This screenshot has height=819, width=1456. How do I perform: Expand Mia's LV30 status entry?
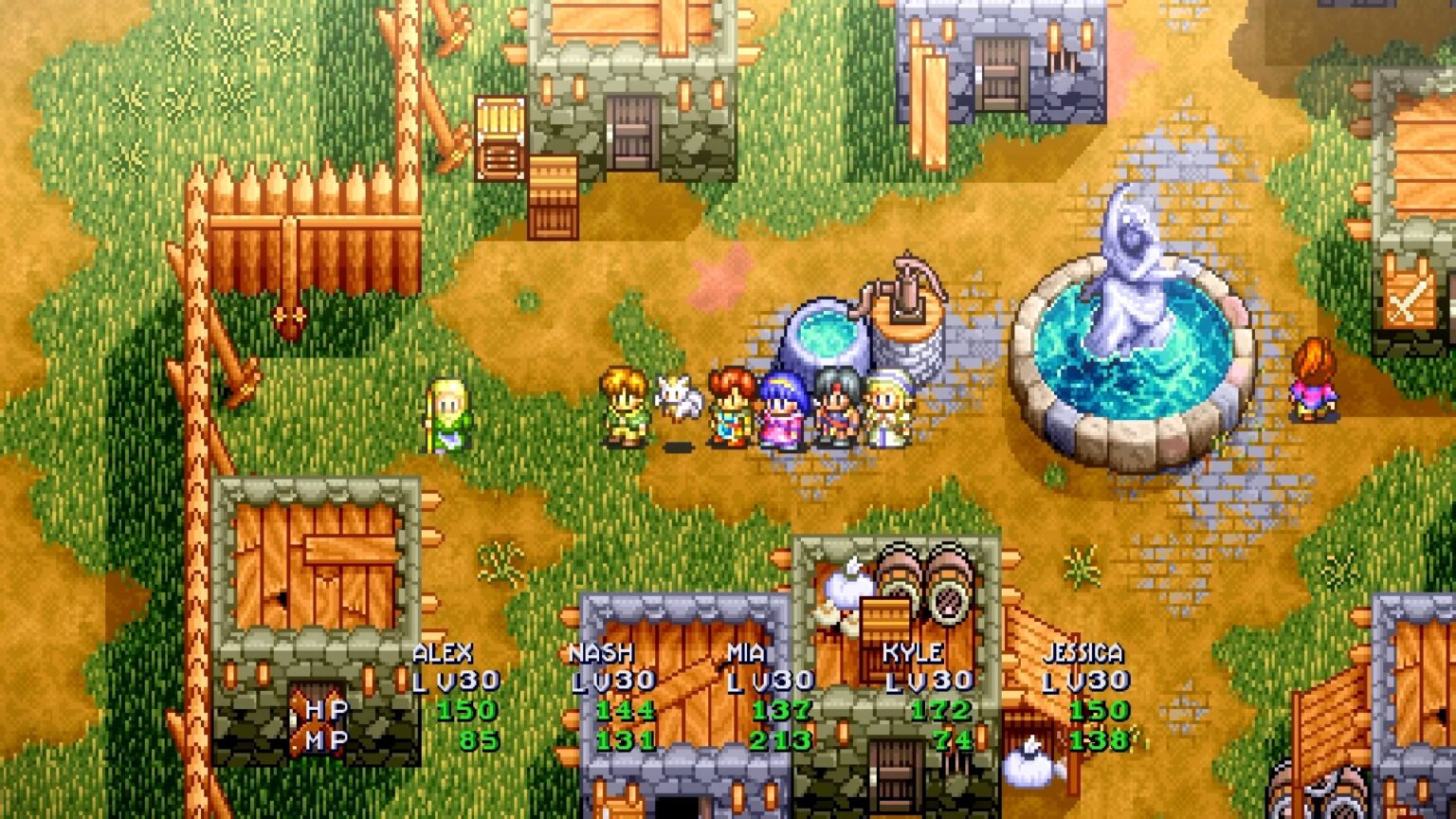pyautogui.click(x=773, y=681)
